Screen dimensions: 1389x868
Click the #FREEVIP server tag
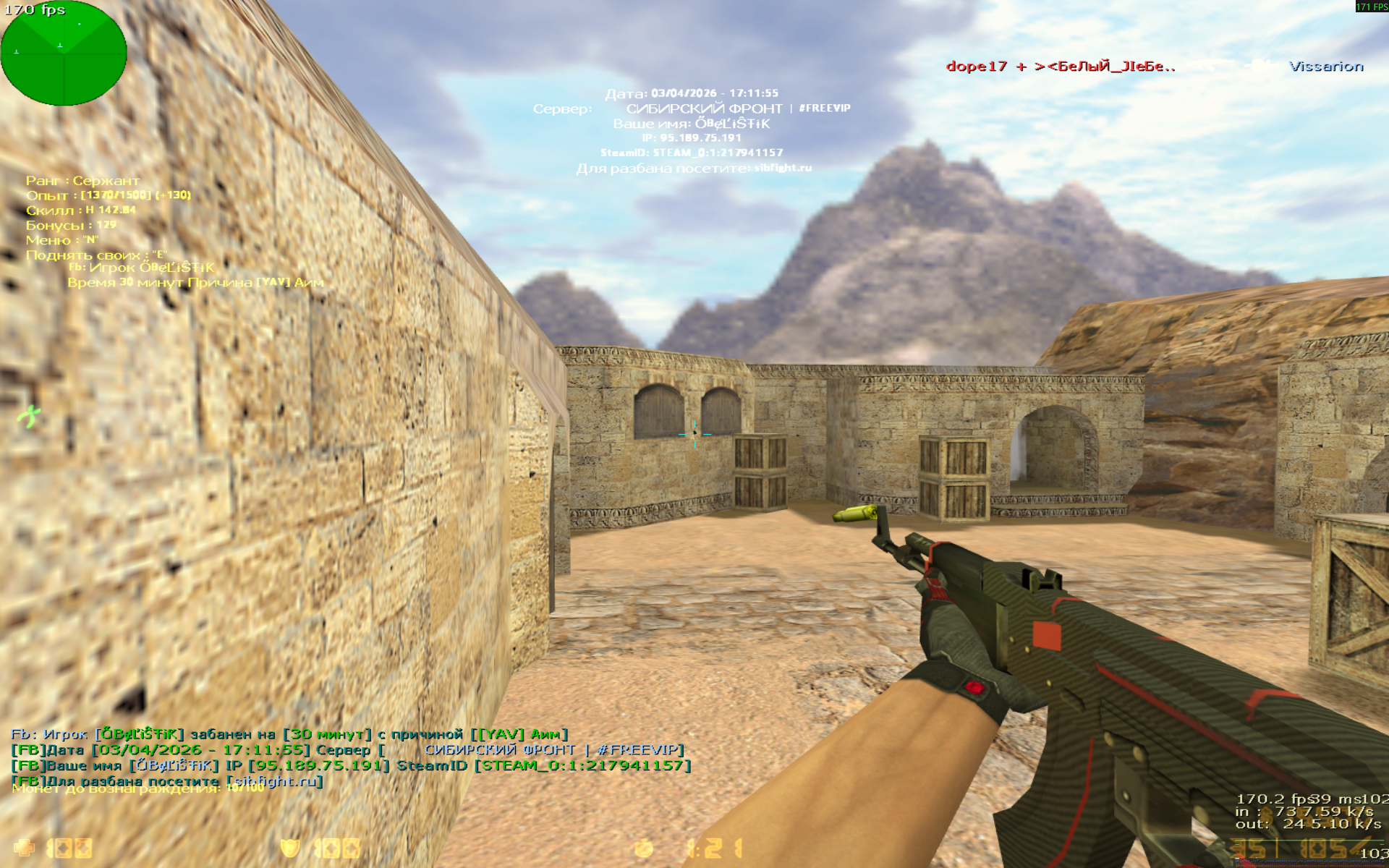click(x=825, y=107)
